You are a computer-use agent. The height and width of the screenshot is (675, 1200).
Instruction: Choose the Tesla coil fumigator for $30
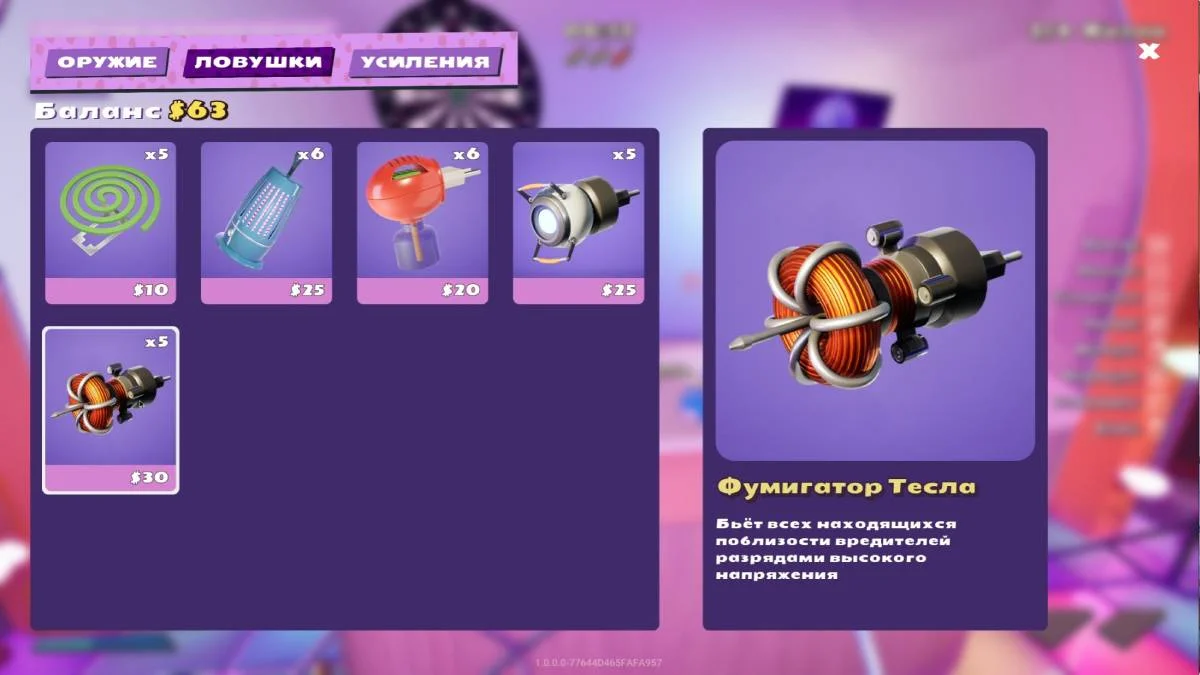[x=110, y=410]
